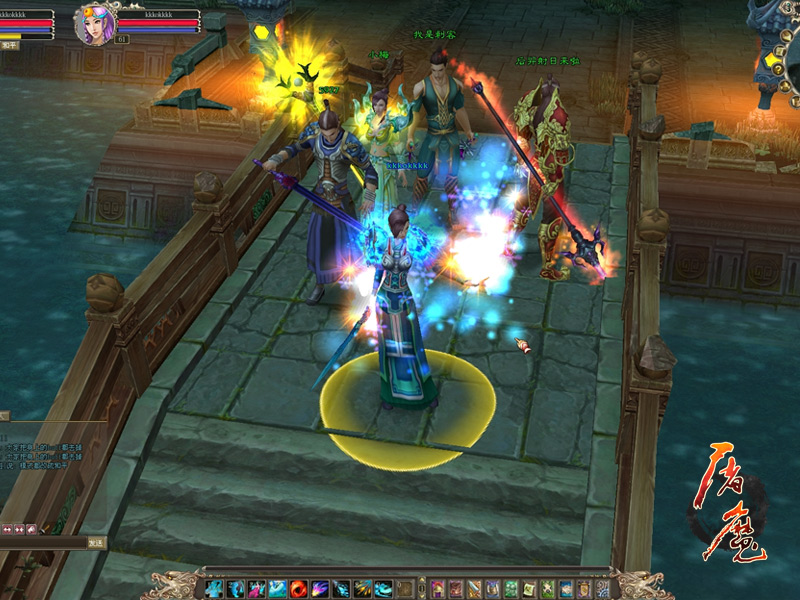This screenshot has width=800, height=600.
Task: Click the 发送 send button
Action: click(x=95, y=543)
